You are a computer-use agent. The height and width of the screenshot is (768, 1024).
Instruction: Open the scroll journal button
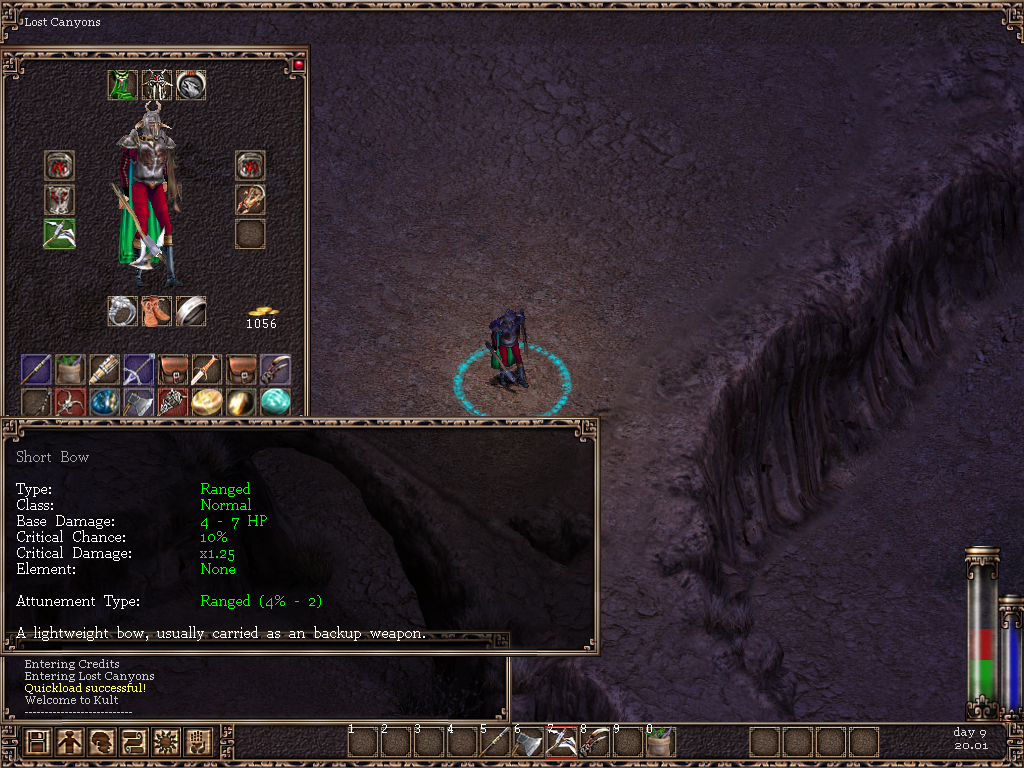[x=133, y=742]
